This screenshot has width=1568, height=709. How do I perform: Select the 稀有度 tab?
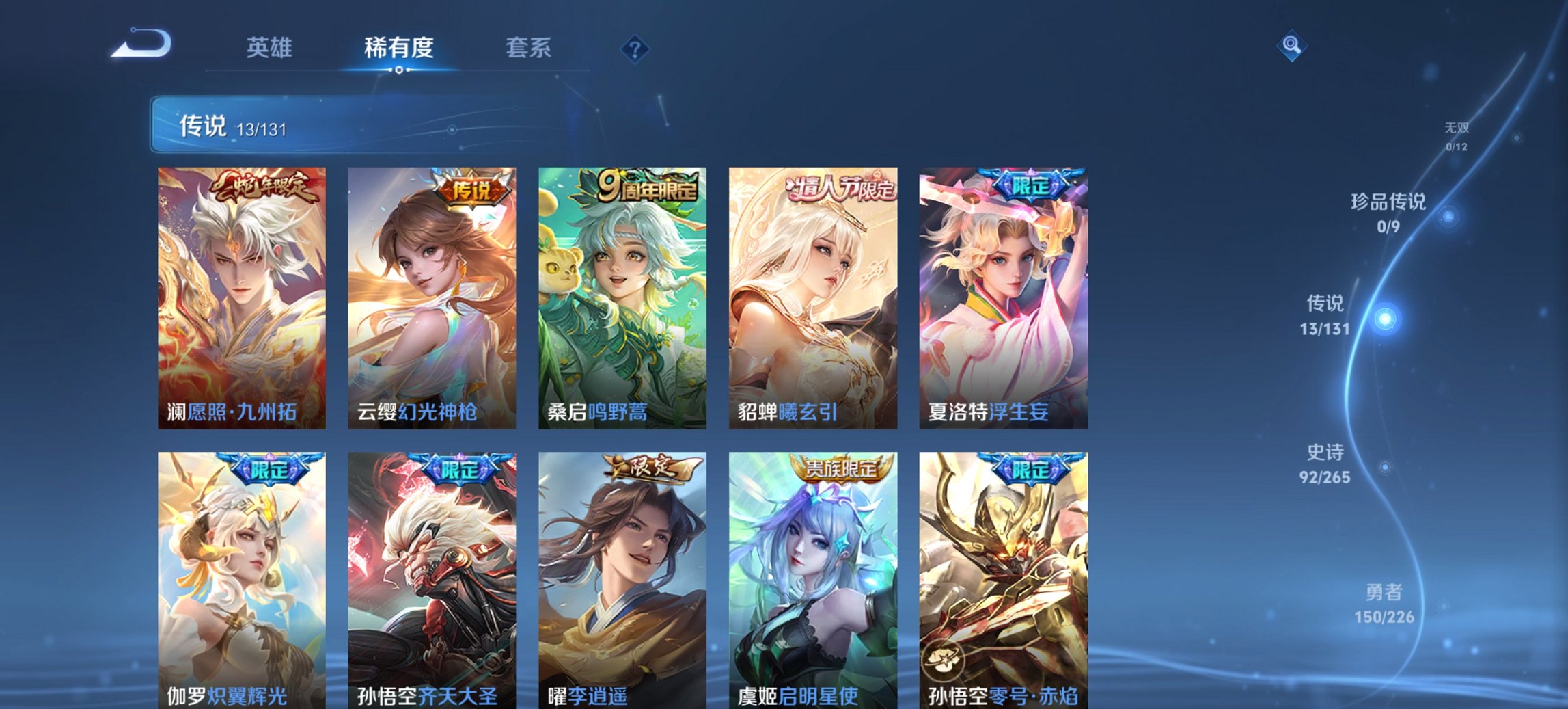tap(399, 48)
